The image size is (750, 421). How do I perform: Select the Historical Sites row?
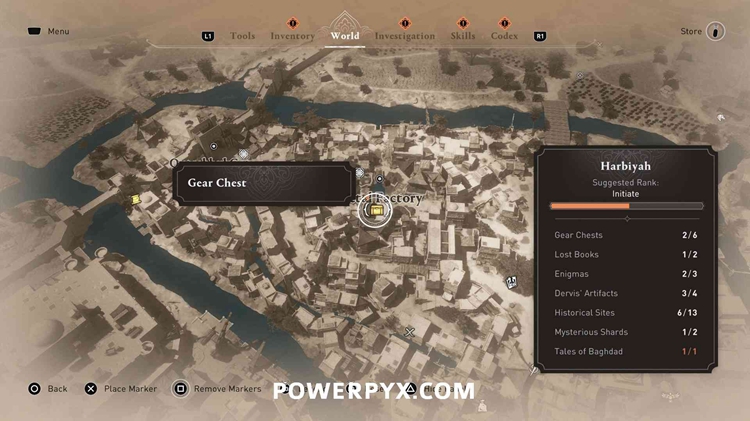(x=627, y=313)
